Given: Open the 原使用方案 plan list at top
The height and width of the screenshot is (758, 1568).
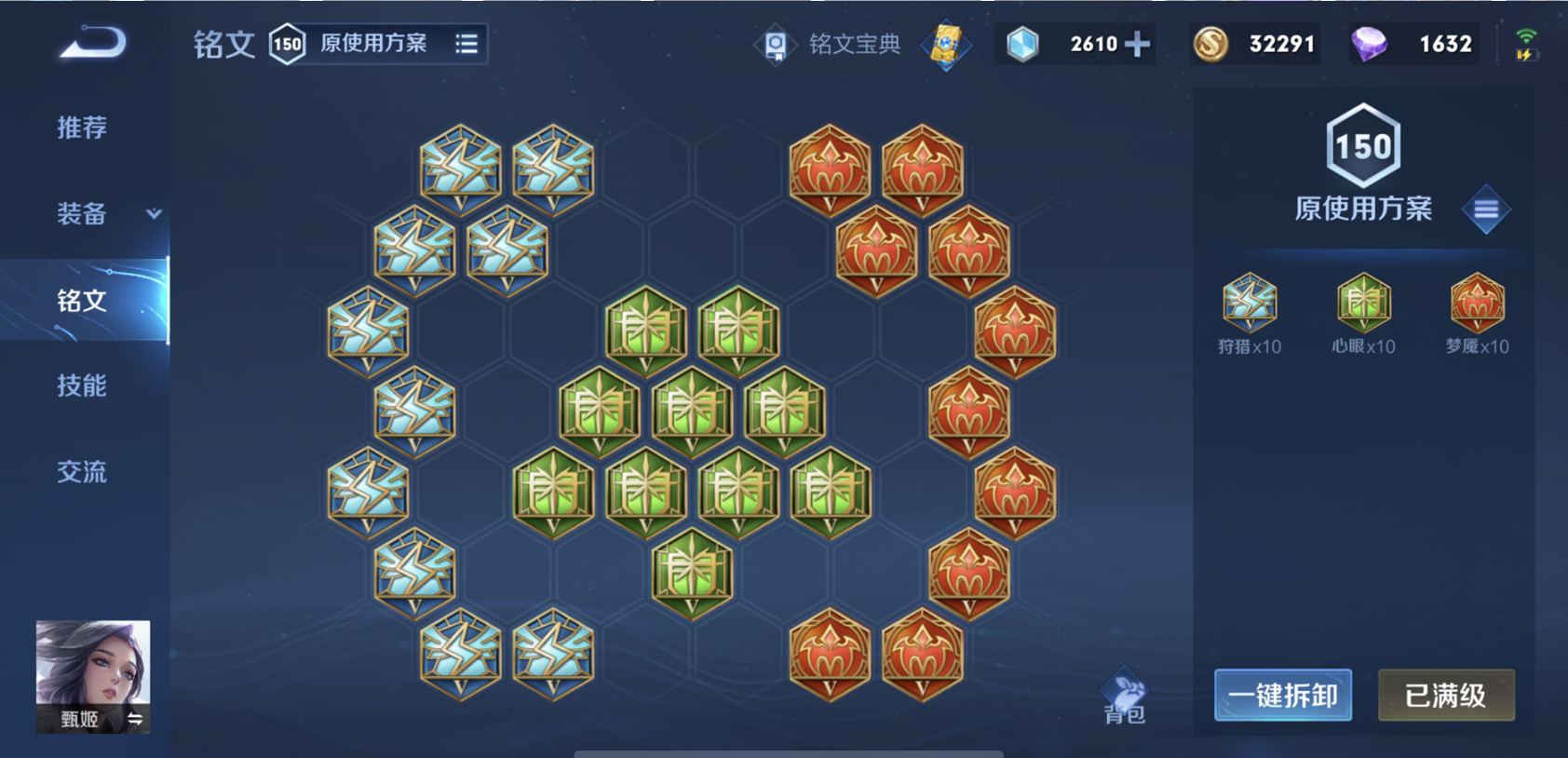Looking at the screenshot, I should click(372, 43).
